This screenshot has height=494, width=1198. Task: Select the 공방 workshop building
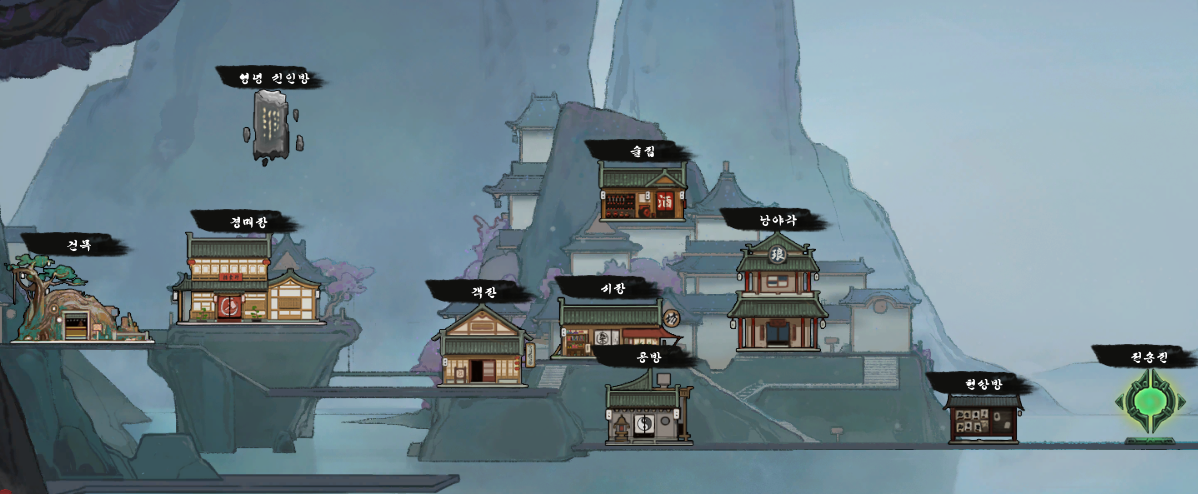point(647,409)
